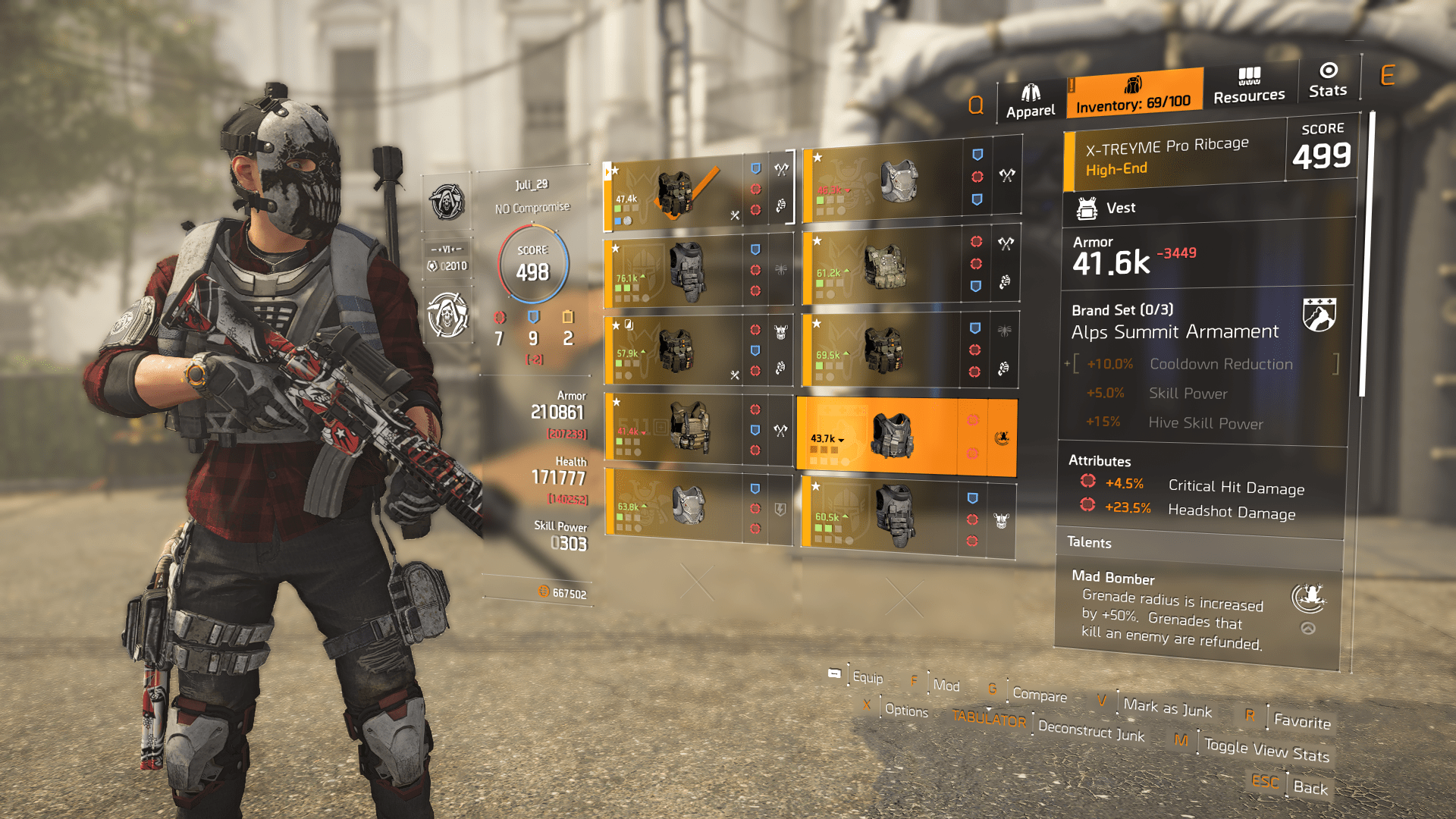
Task: Expand the Attributes section header
Action: click(x=1100, y=460)
